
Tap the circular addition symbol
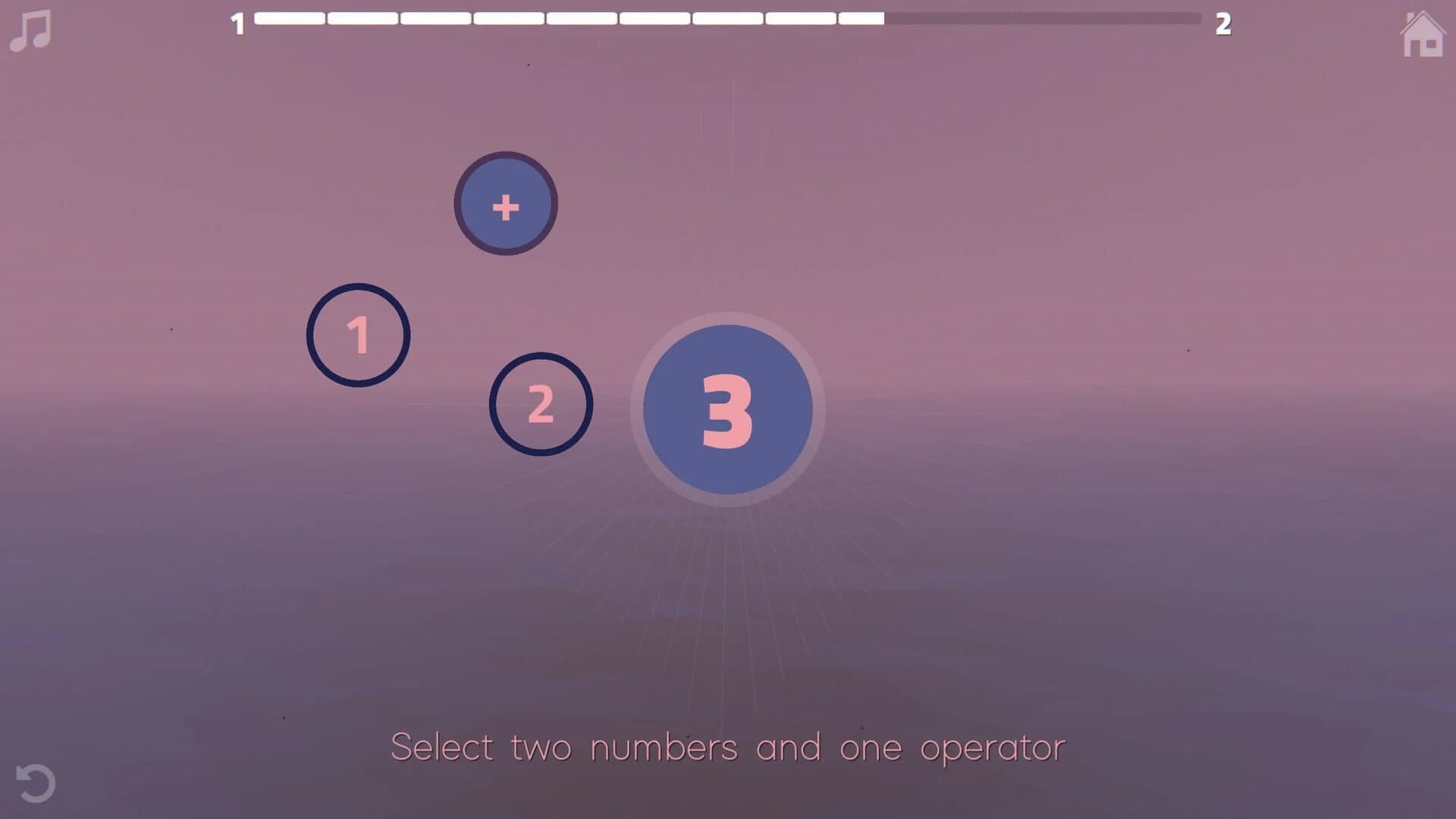click(x=504, y=203)
